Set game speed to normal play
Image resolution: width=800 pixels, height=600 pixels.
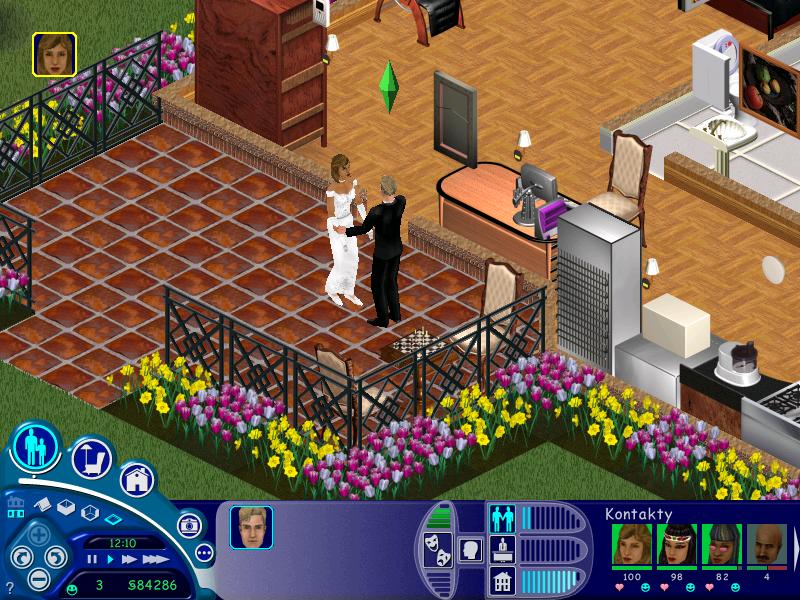click(x=109, y=559)
